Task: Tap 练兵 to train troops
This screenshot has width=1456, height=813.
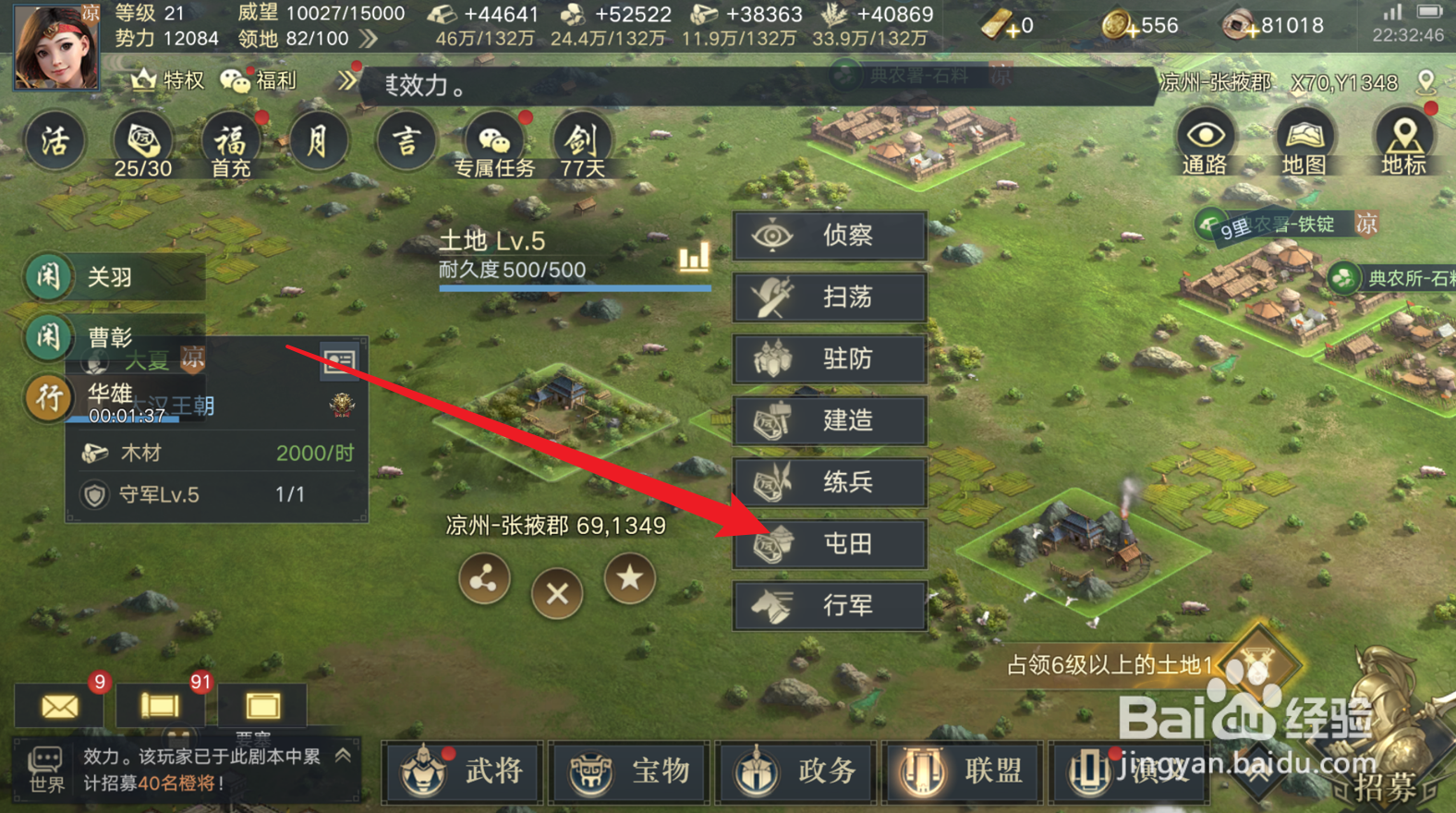Action: 829,482
